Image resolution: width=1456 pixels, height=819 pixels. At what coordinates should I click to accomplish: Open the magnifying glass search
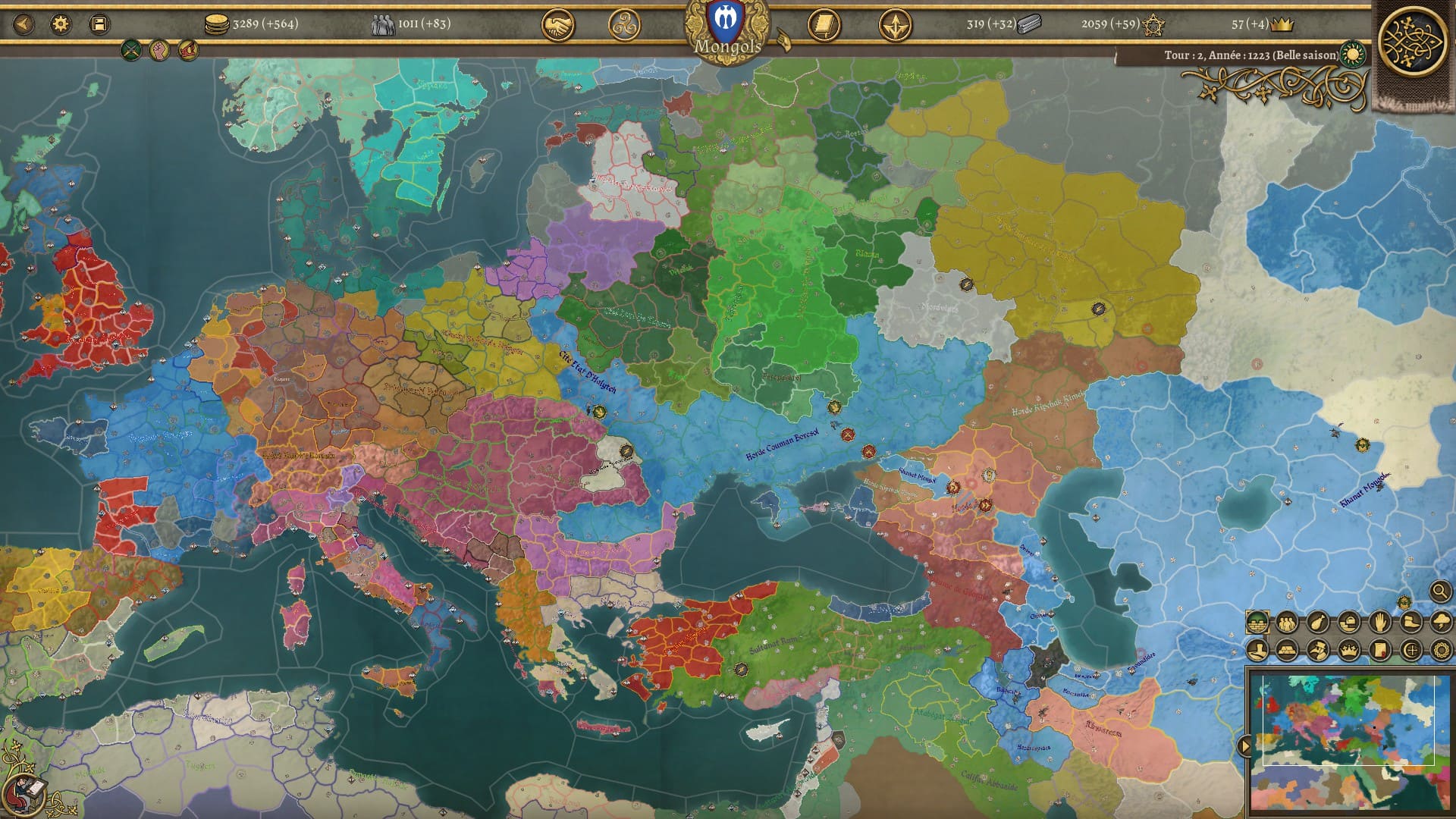(x=1440, y=591)
